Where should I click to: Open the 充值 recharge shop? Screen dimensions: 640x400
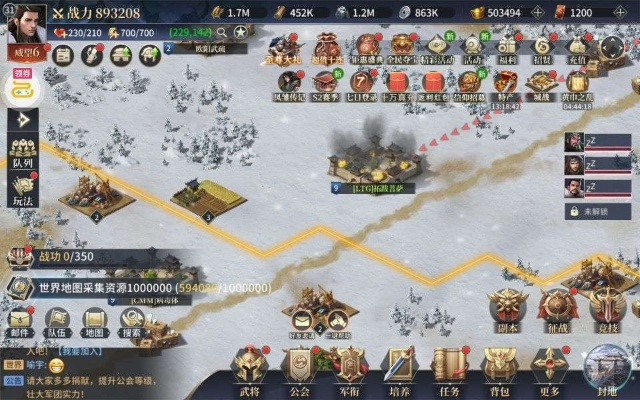(578, 48)
